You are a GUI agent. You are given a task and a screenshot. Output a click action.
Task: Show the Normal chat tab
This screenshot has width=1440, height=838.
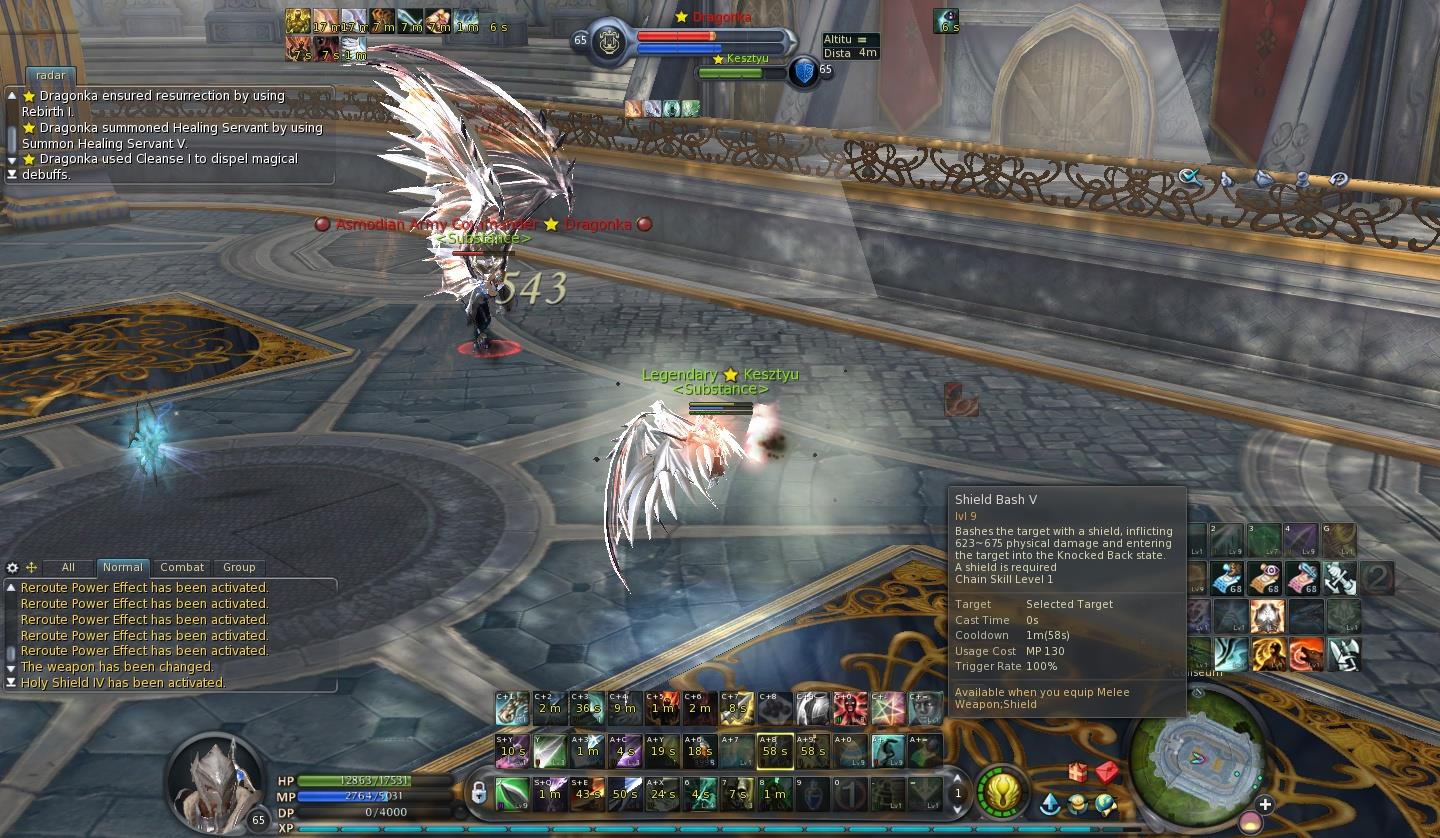tap(123, 567)
